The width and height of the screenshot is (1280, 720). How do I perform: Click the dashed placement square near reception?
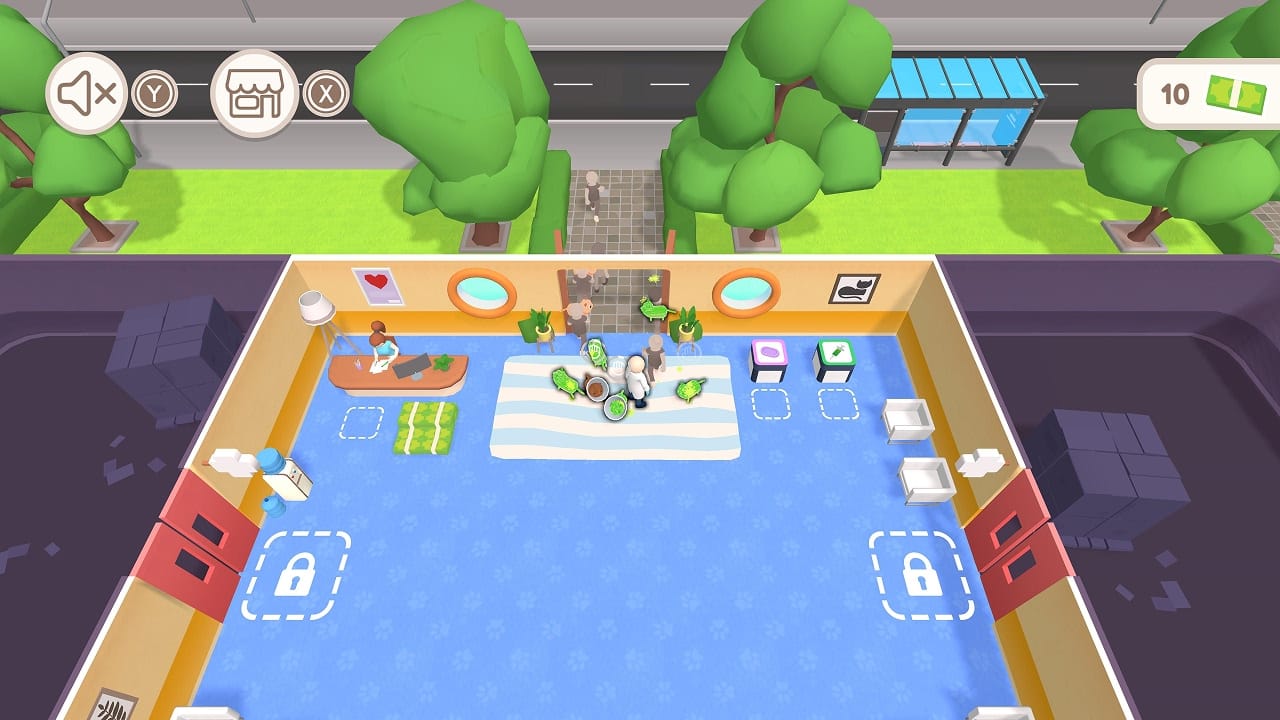click(360, 422)
